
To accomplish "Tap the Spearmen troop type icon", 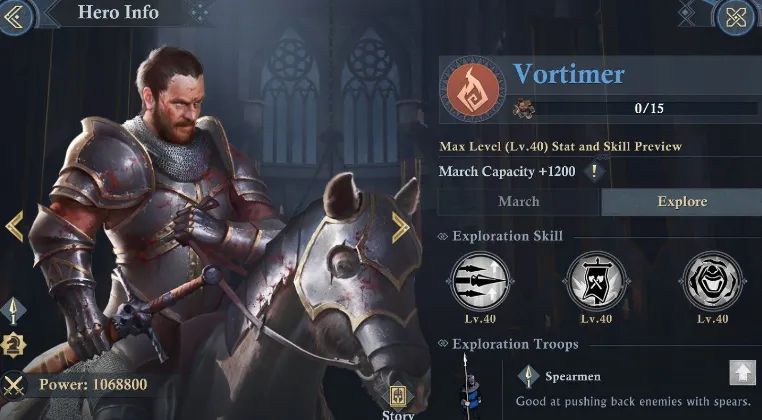I will [529, 376].
